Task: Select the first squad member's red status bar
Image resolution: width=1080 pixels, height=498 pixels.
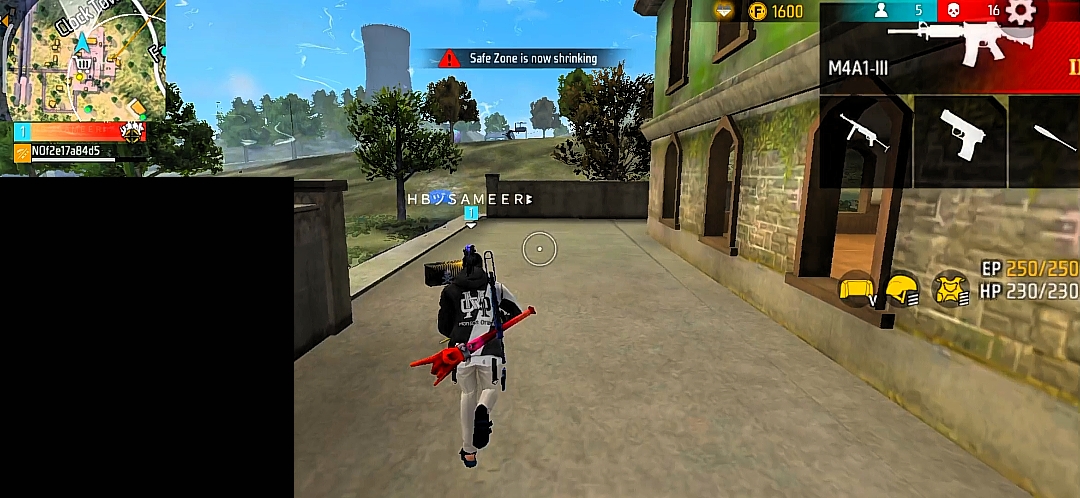Action: pyautogui.click(x=80, y=131)
